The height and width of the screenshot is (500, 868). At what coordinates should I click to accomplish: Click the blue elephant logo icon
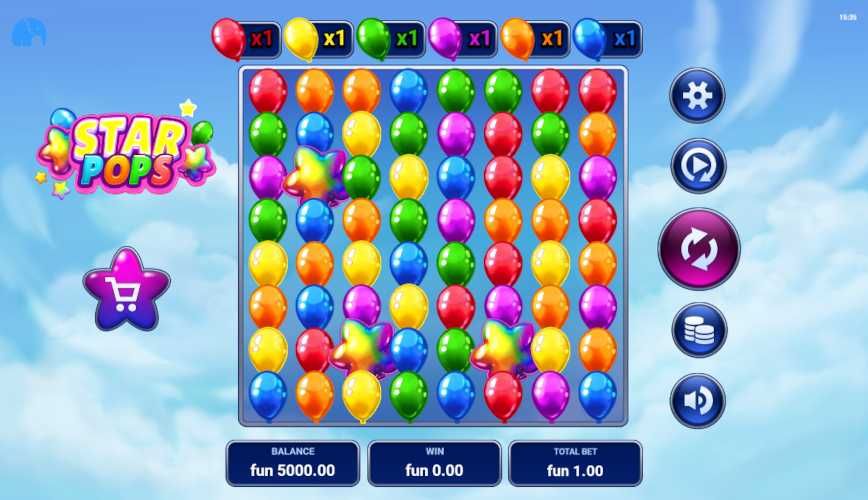tap(28, 34)
